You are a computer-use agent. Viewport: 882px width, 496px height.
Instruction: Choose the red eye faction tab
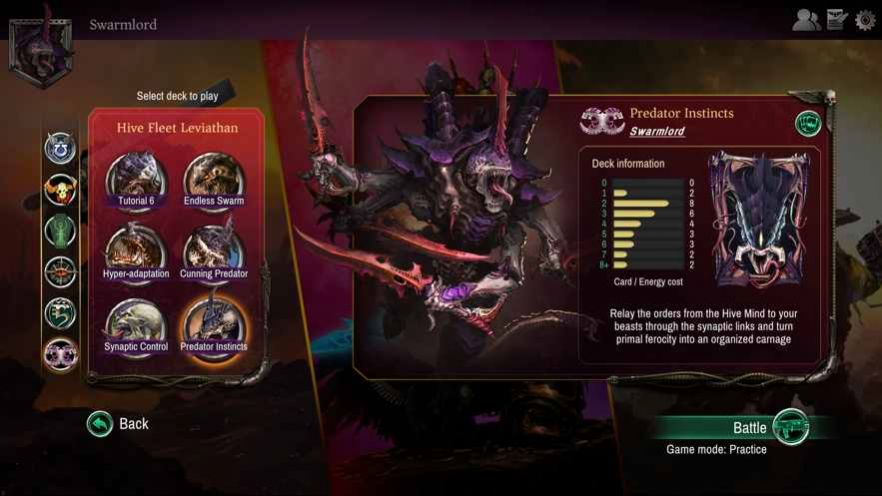point(60,272)
